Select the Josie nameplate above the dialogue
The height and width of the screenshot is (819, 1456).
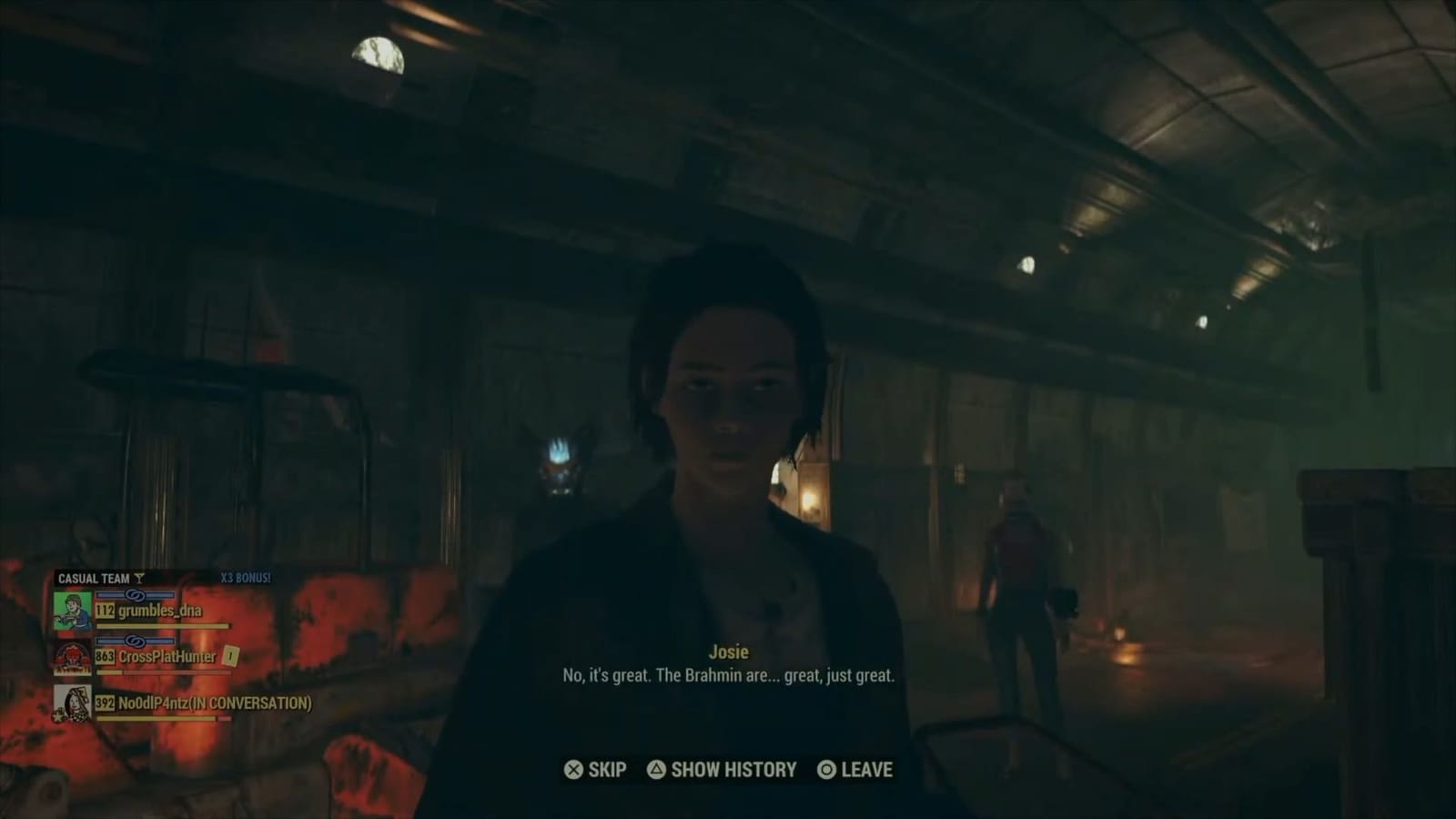pos(731,652)
